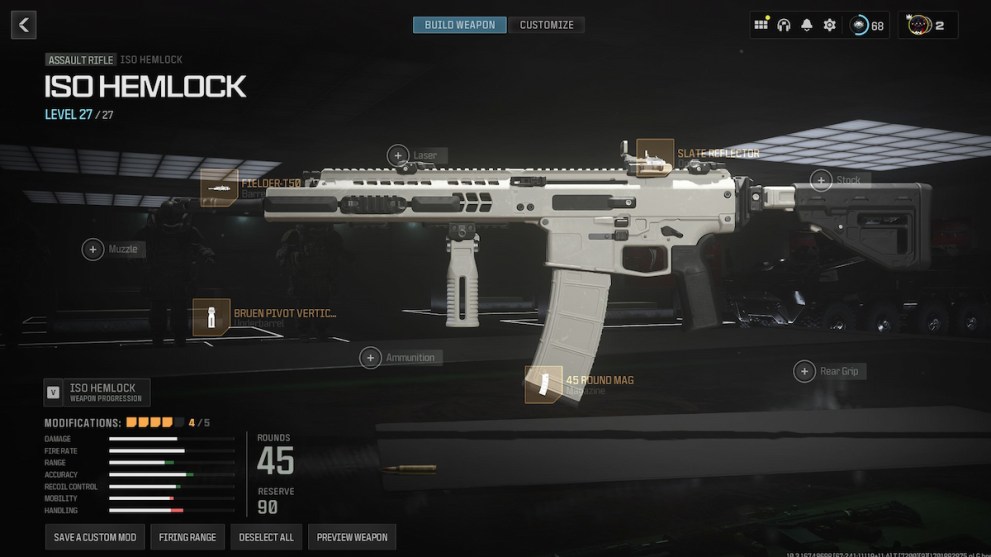Show notifications with the bell icon

click(x=806, y=25)
